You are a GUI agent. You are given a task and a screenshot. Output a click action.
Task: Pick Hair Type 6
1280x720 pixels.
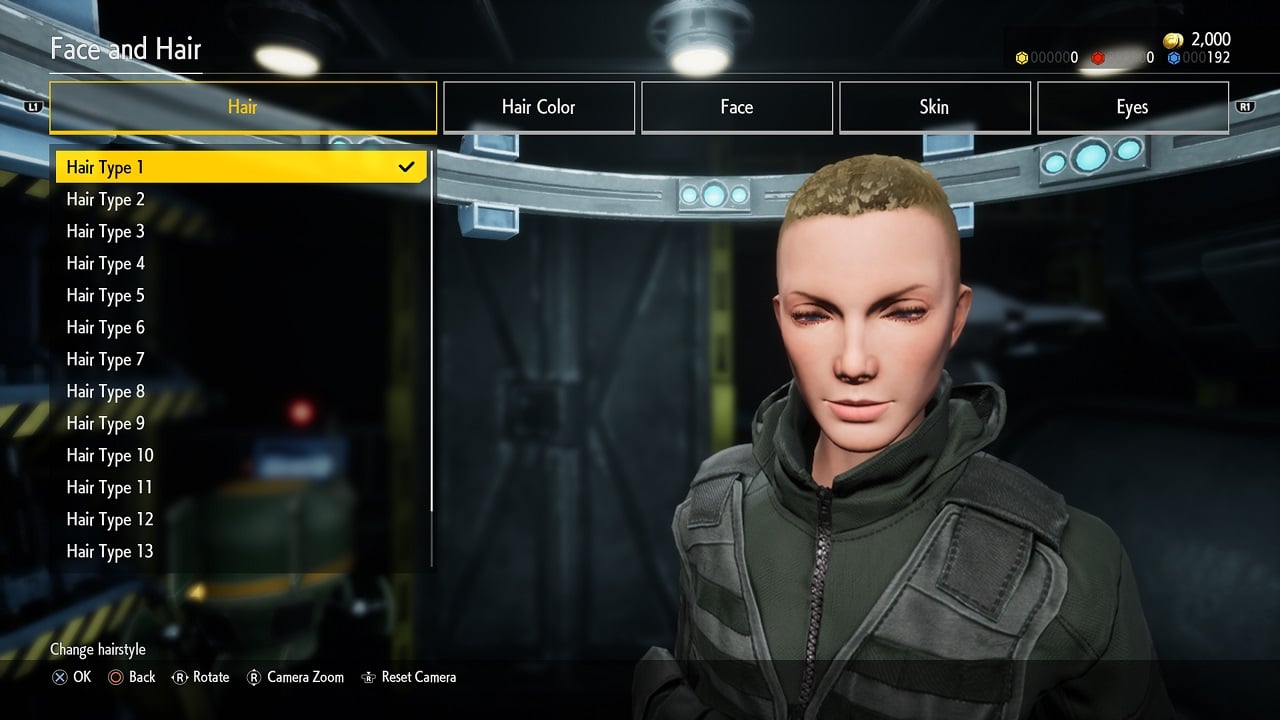coord(240,327)
